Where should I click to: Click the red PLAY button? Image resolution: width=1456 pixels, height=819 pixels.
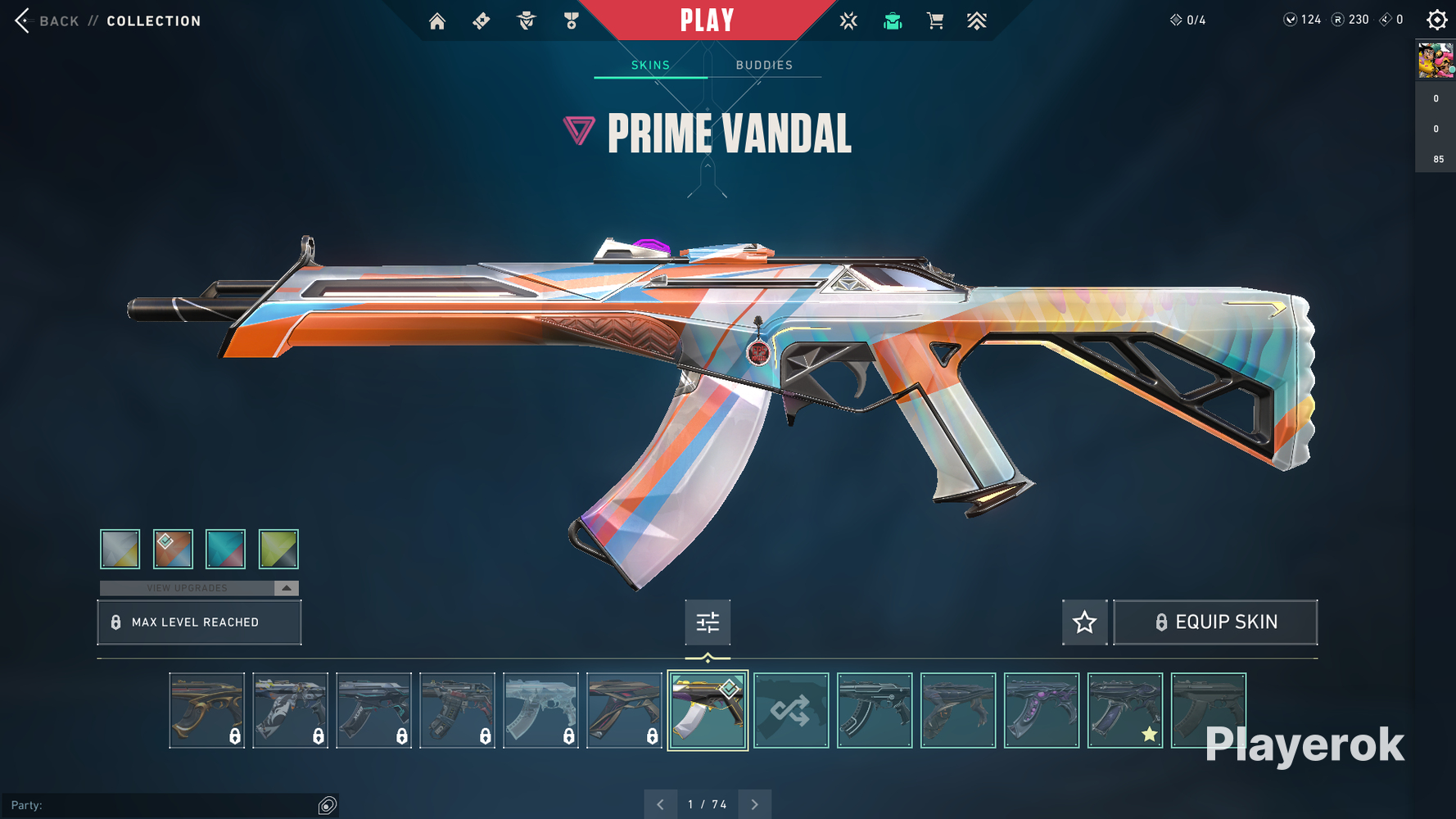click(x=707, y=20)
